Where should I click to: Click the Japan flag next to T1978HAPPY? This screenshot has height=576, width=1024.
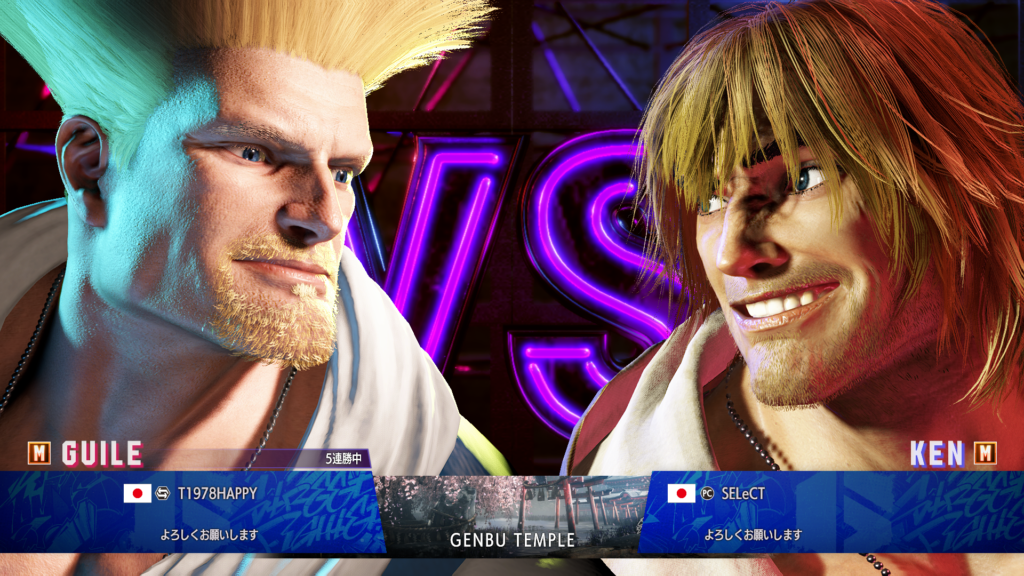[137, 493]
